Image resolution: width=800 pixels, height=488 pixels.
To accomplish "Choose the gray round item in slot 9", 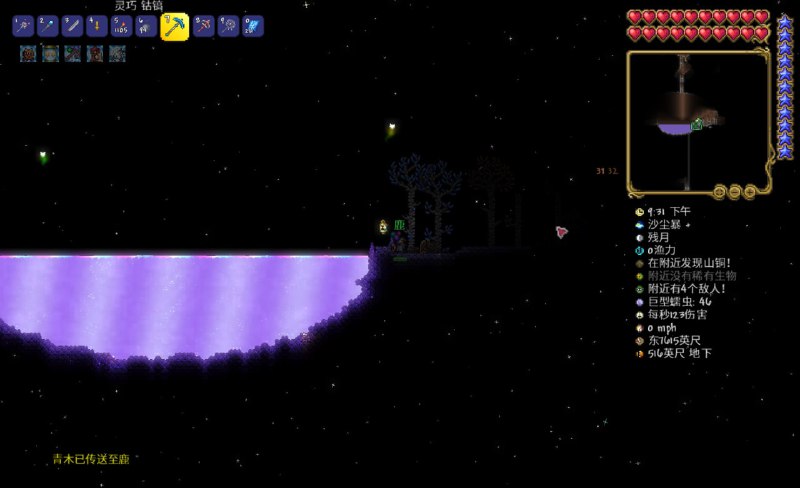I will 229,26.
